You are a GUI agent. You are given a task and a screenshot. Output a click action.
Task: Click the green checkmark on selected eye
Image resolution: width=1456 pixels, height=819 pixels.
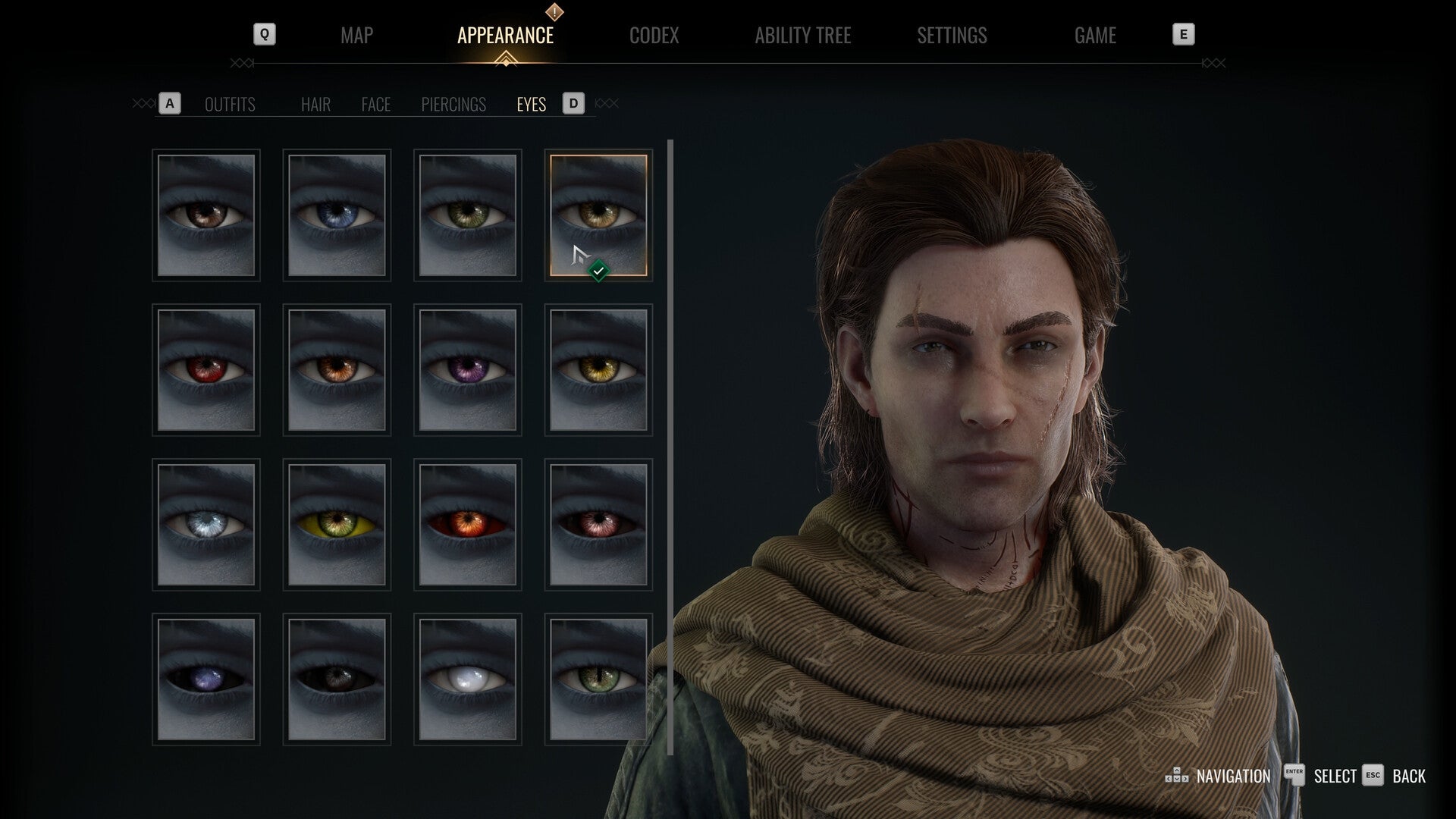pos(599,268)
